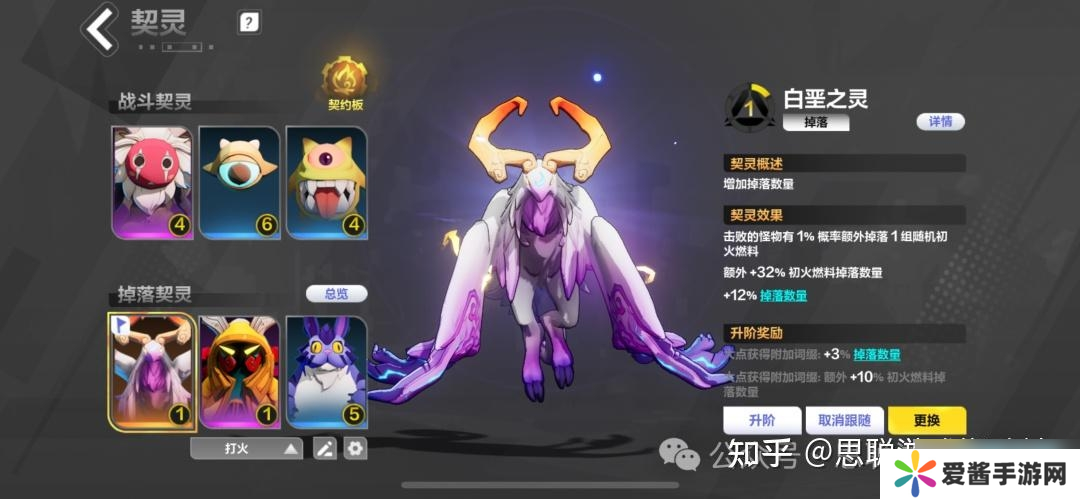
Task: Open the question mark help button
Action: pos(249,22)
